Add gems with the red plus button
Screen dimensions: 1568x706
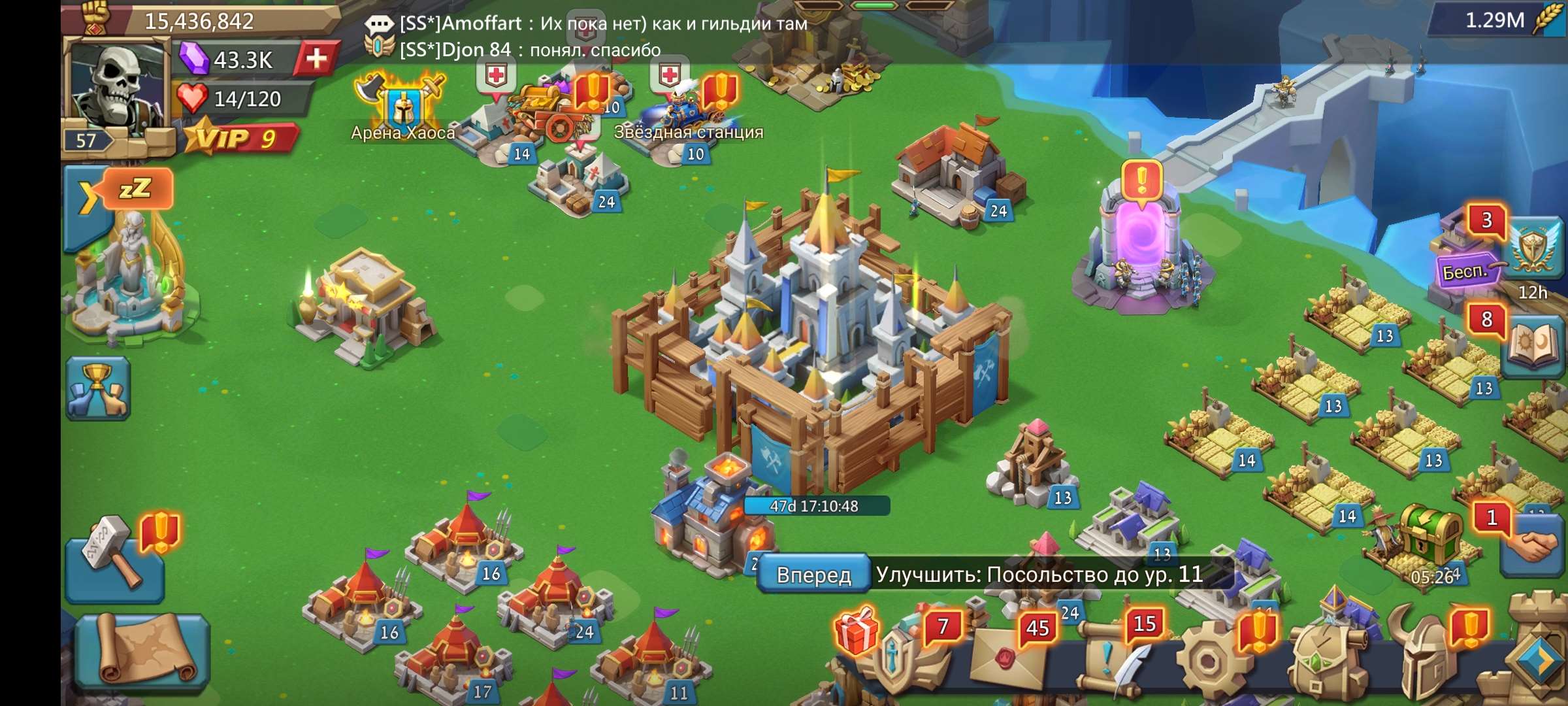317,59
